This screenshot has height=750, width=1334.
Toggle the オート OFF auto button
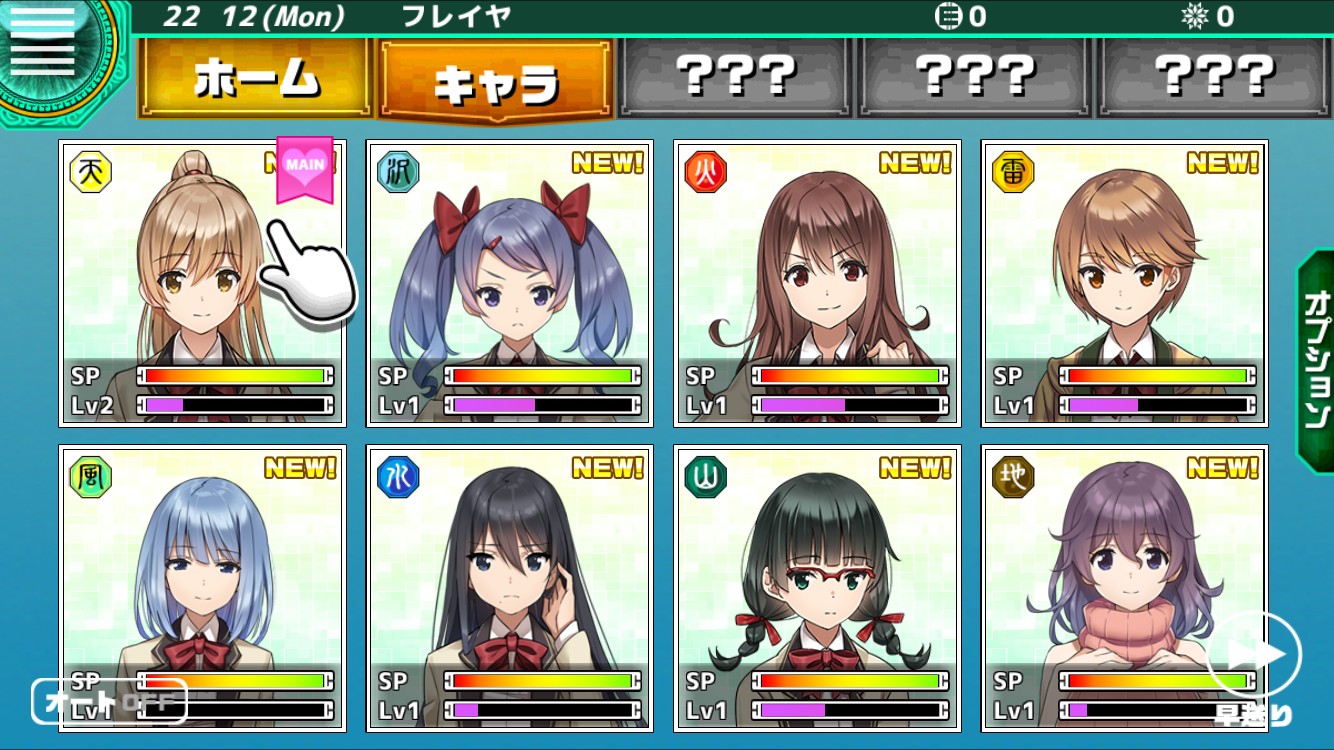click(x=109, y=701)
